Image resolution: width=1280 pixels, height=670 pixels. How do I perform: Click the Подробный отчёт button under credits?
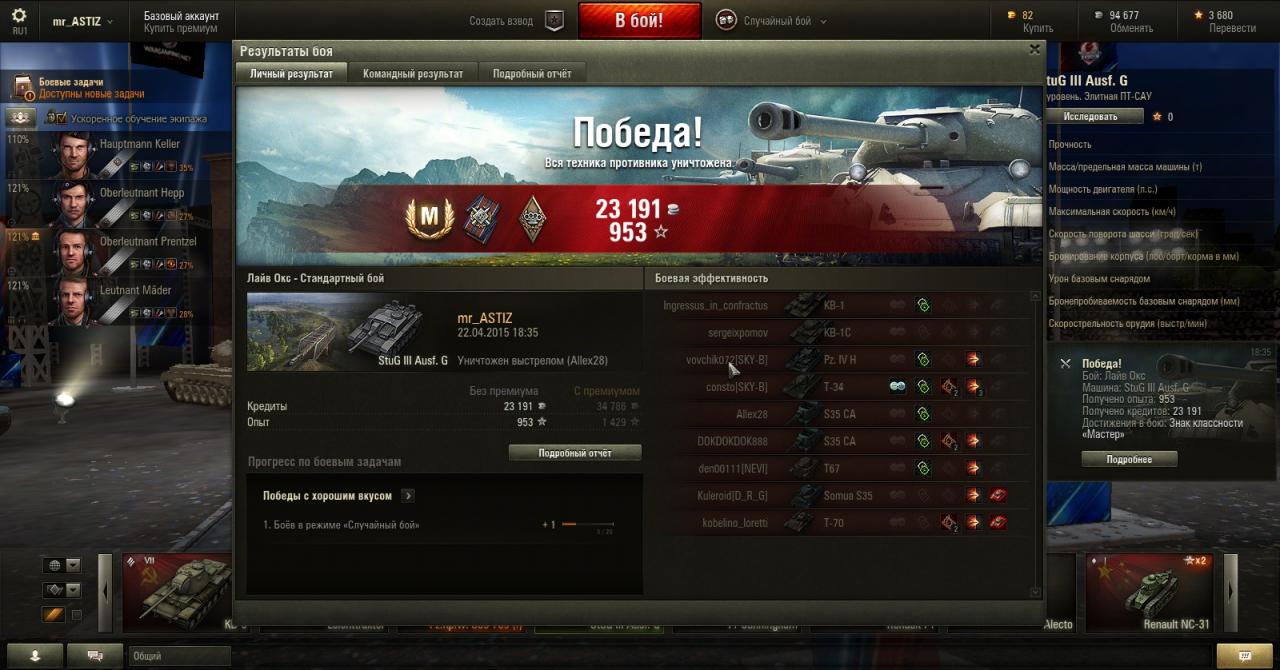[x=575, y=453]
